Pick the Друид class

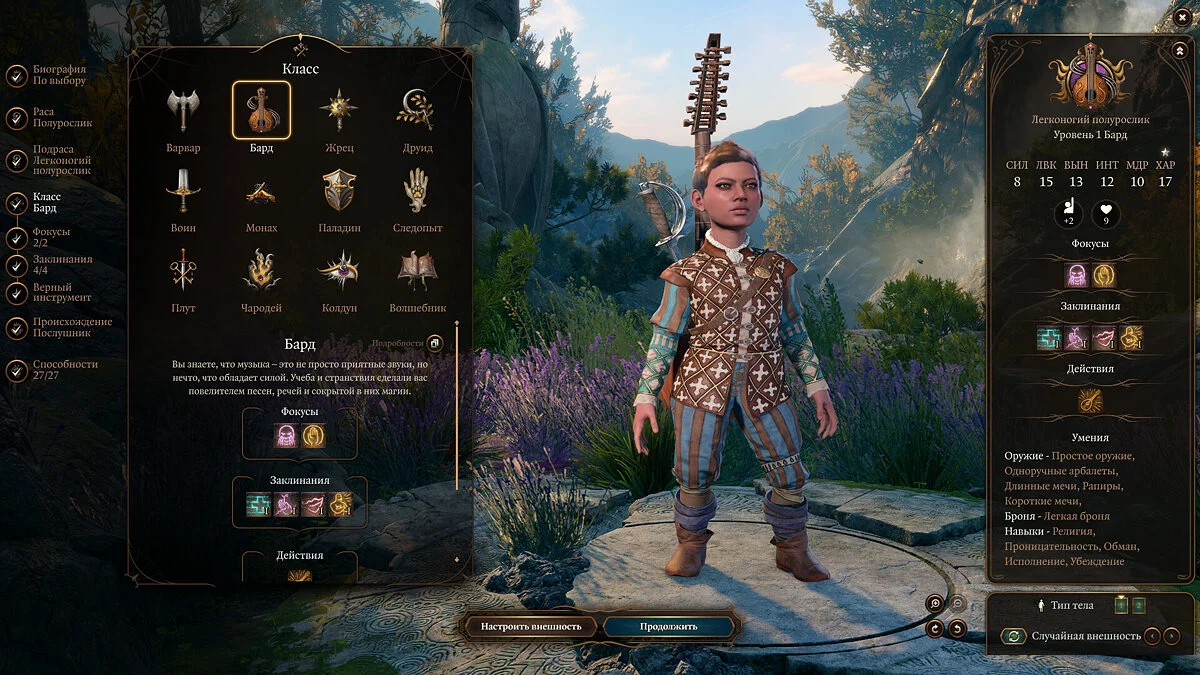(417, 111)
